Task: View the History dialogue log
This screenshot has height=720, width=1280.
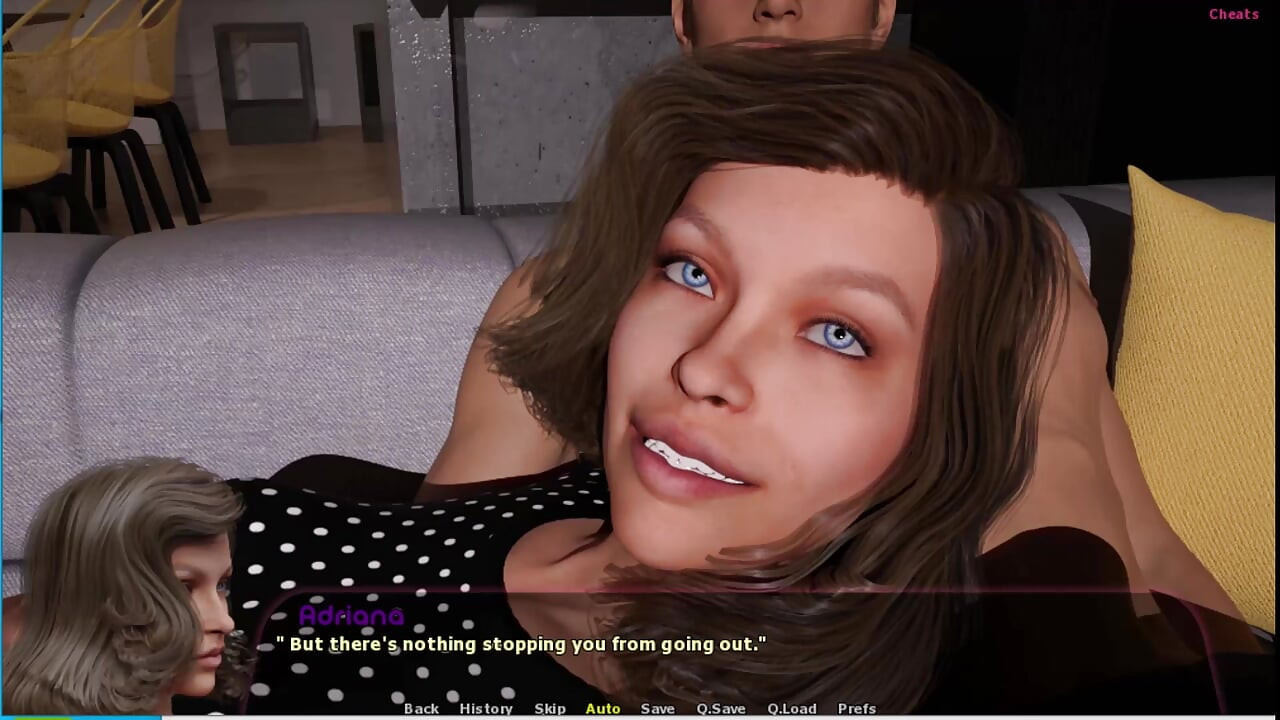Action: (x=486, y=708)
